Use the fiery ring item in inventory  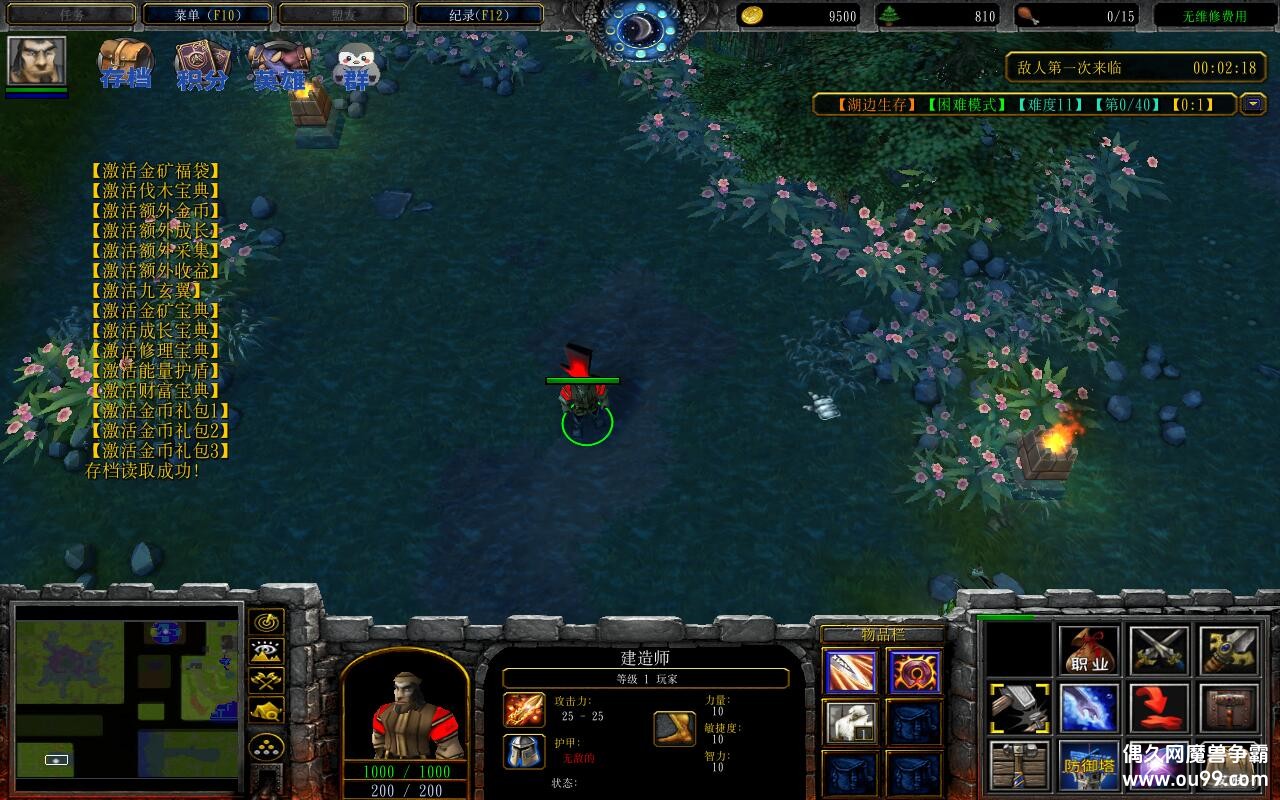coord(914,671)
